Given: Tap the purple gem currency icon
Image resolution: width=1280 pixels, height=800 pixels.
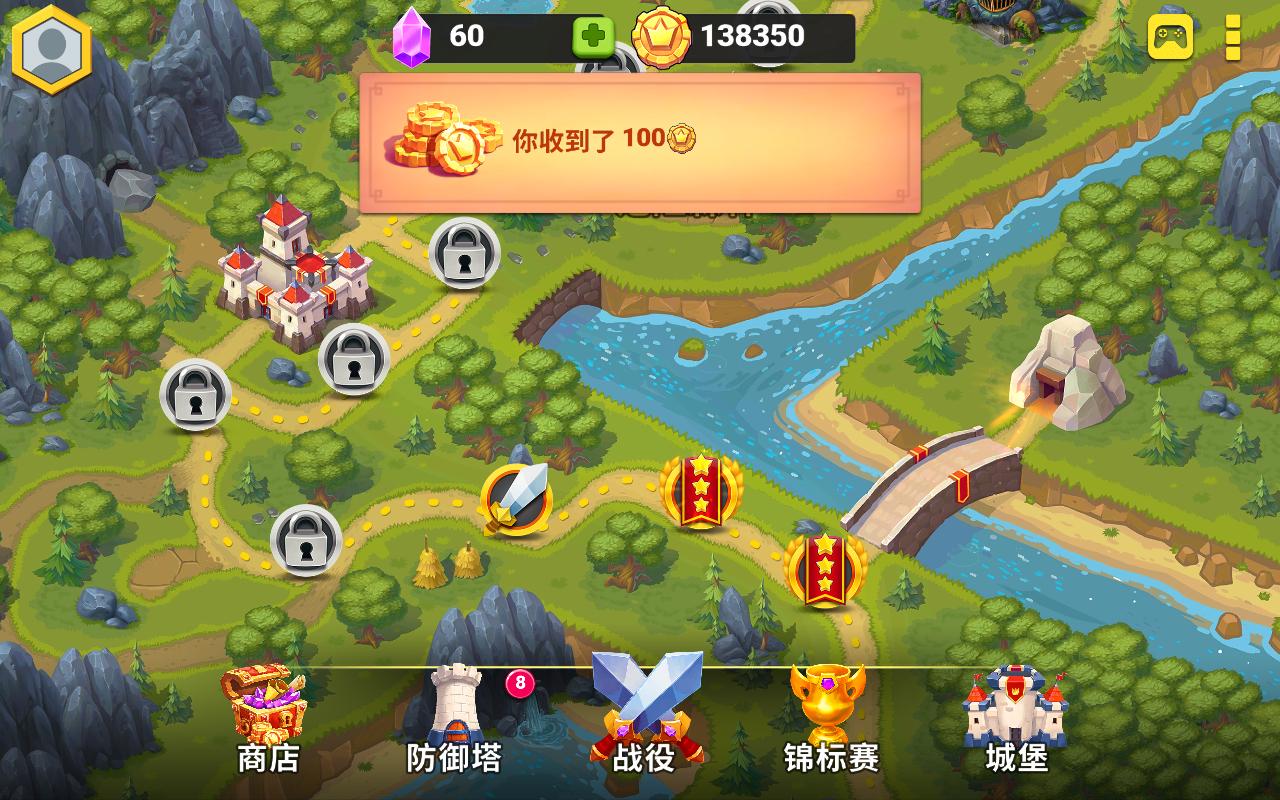Looking at the screenshot, I should 412,35.
